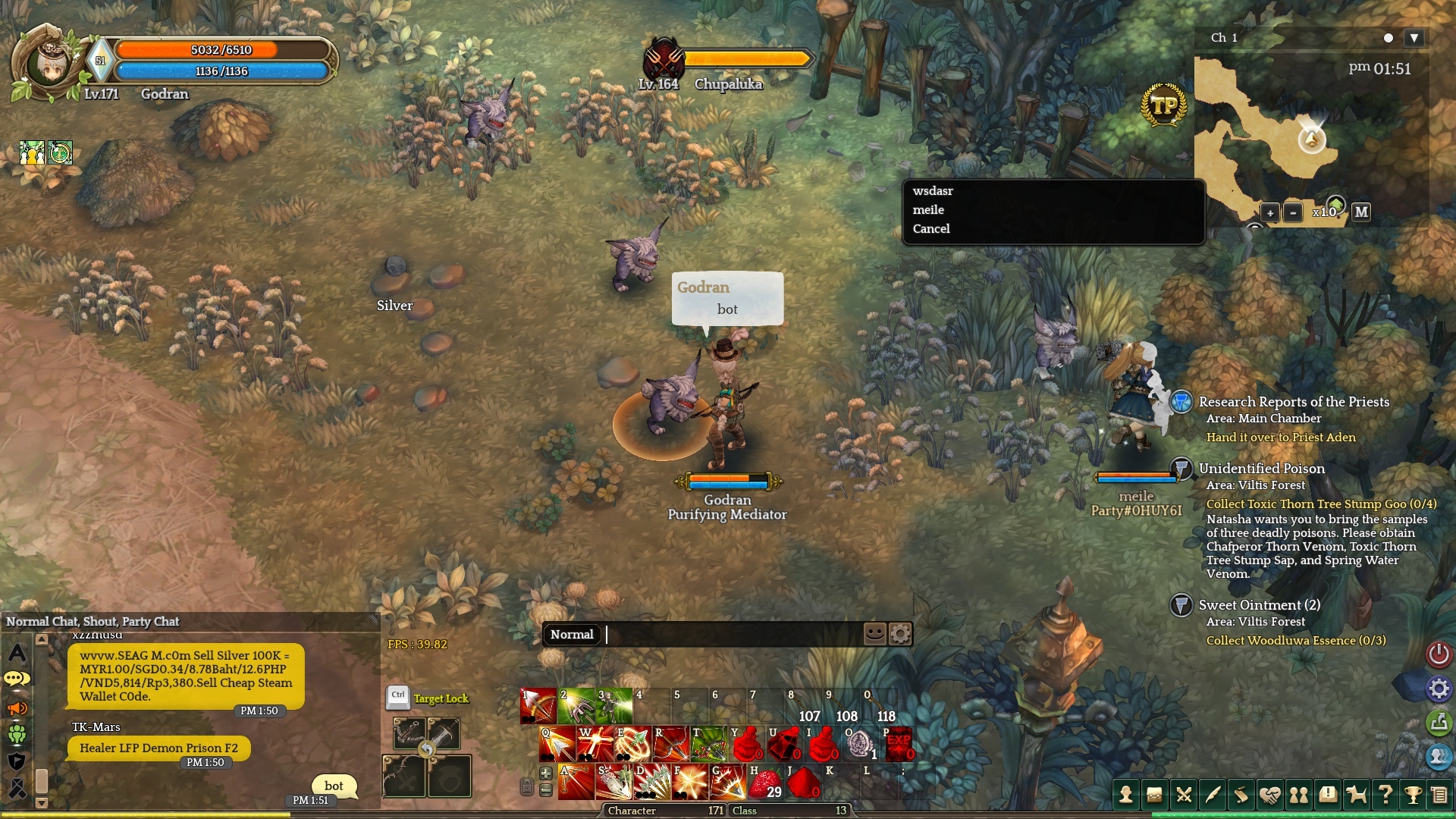Image resolution: width=1456 pixels, height=819 pixels.
Task: Click the red power button icon
Action: 1439,654
